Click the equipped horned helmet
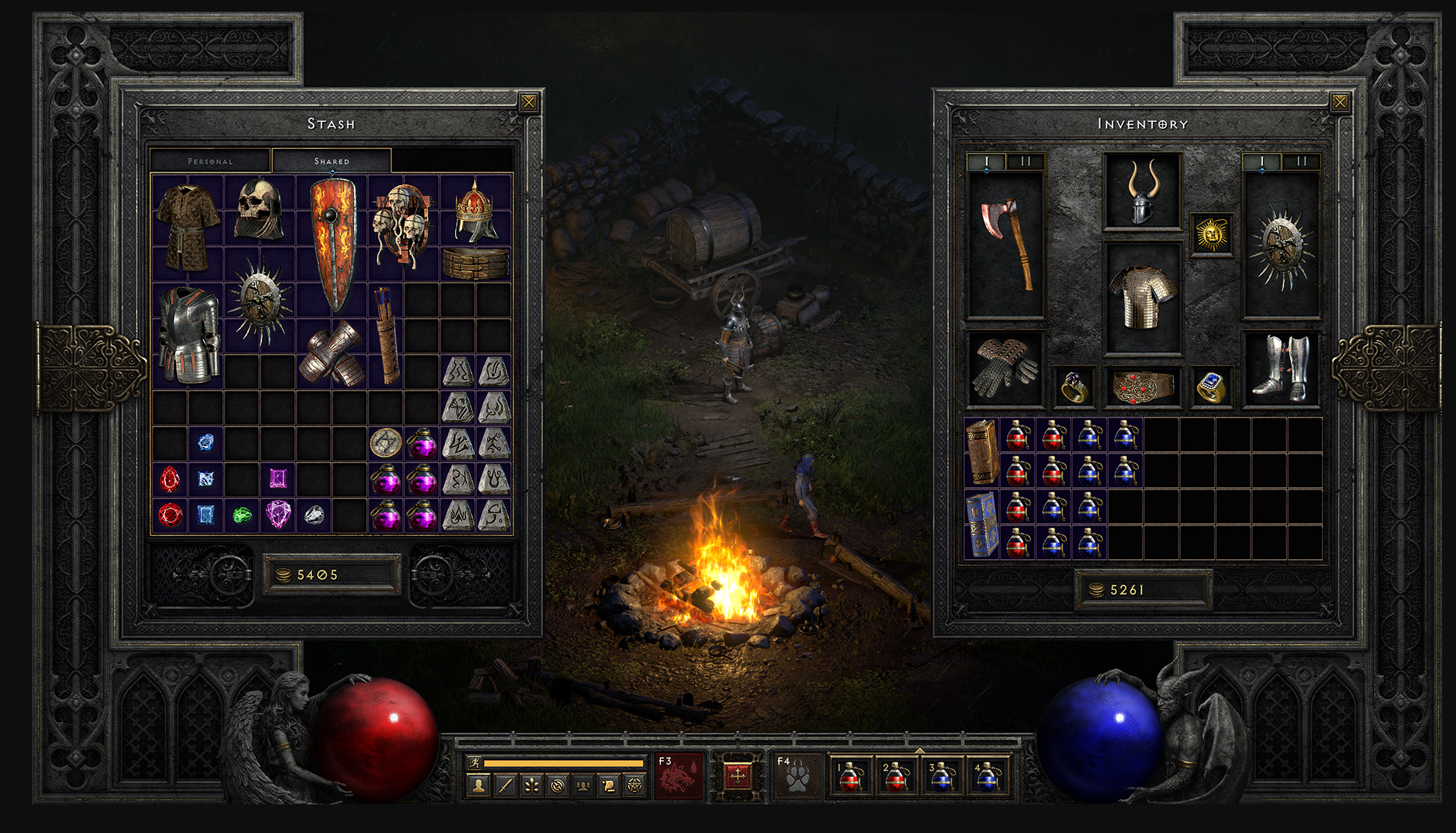1456x833 pixels. (x=1142, y=192)
